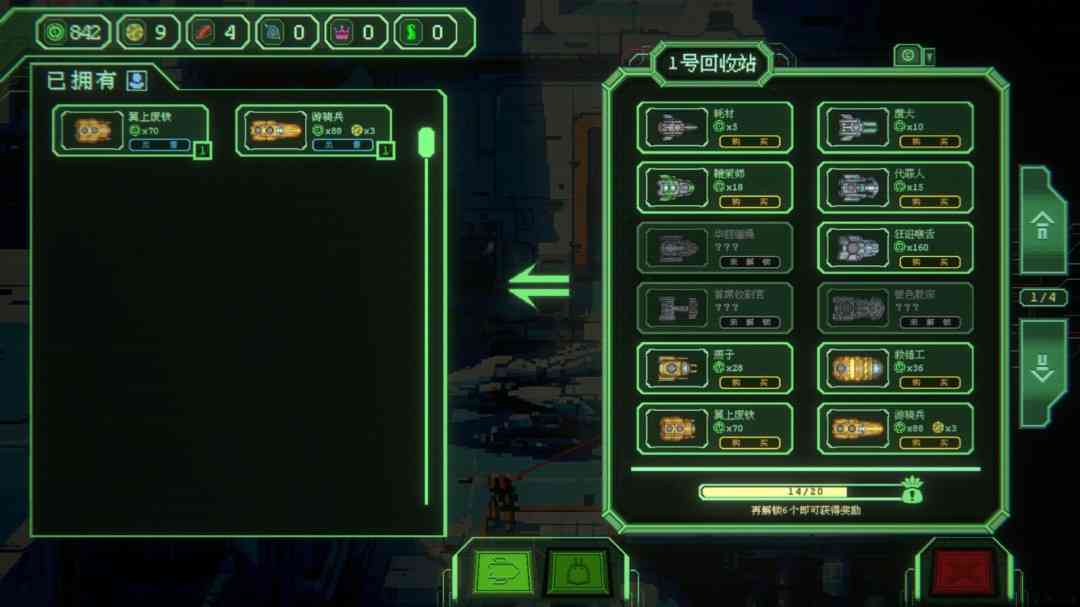Switch to the ship category tab
Viewport: 1080px width, 607px height.
coord(503,572)
